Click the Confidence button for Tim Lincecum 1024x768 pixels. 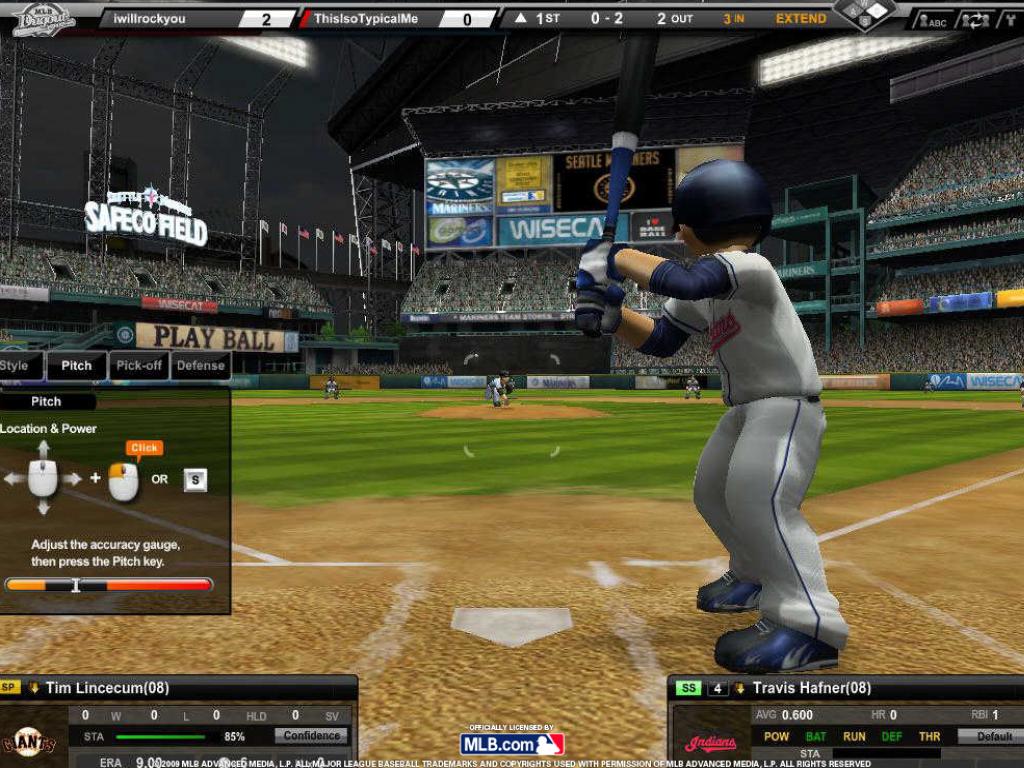[312, 736]
